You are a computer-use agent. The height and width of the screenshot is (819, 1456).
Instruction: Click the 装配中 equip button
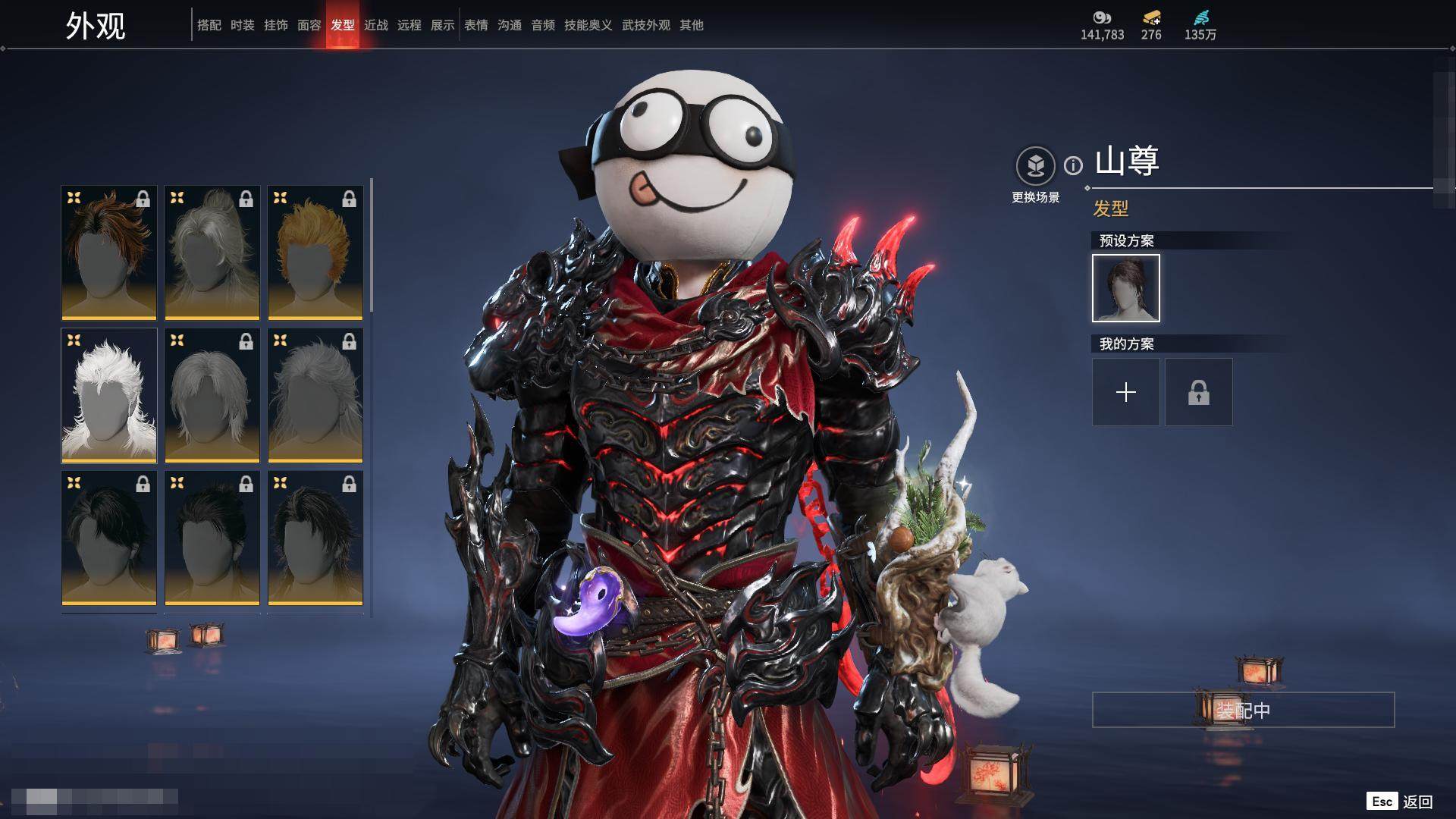coord(1243,710)
